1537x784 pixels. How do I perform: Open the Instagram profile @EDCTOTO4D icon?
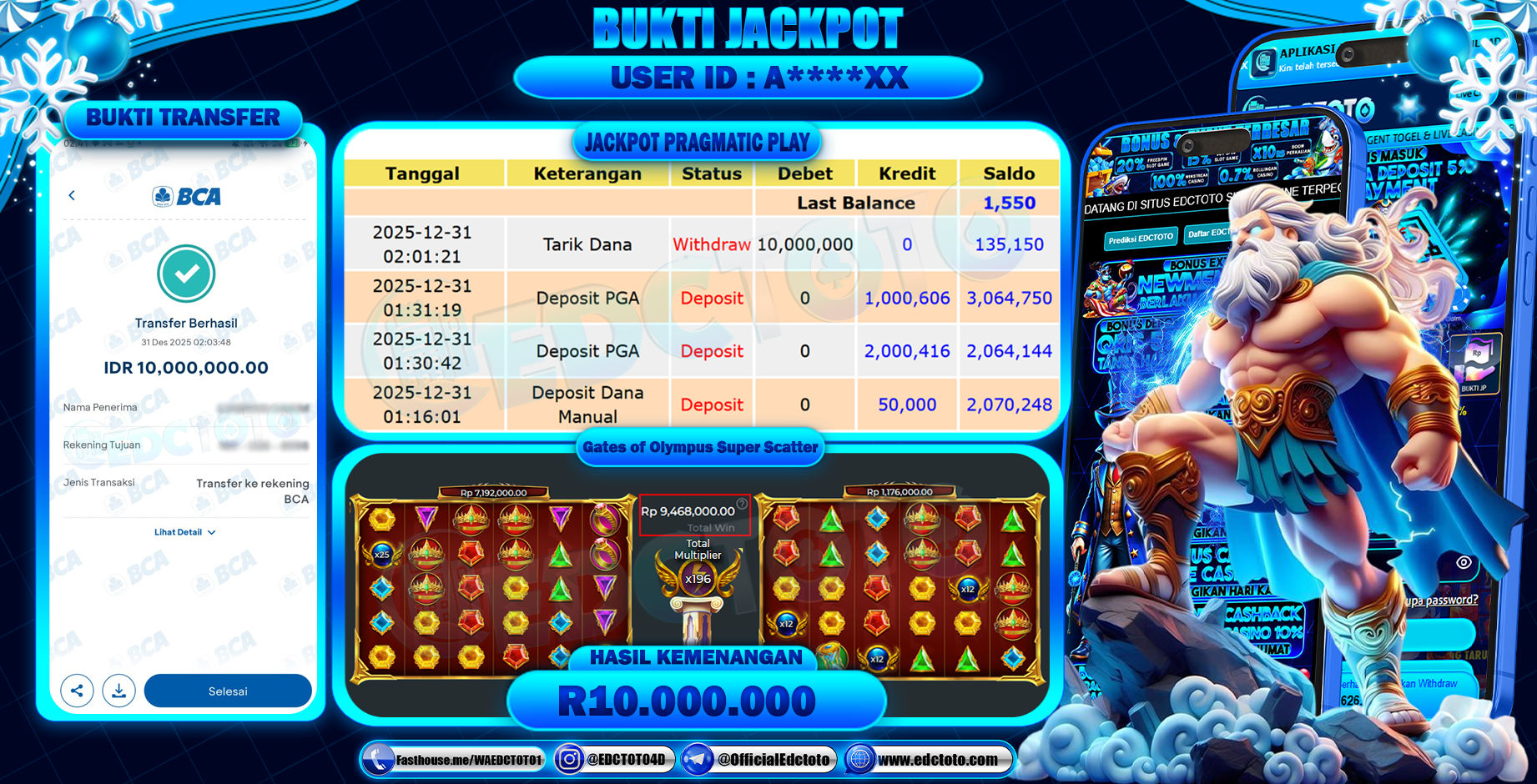[568, 760]
